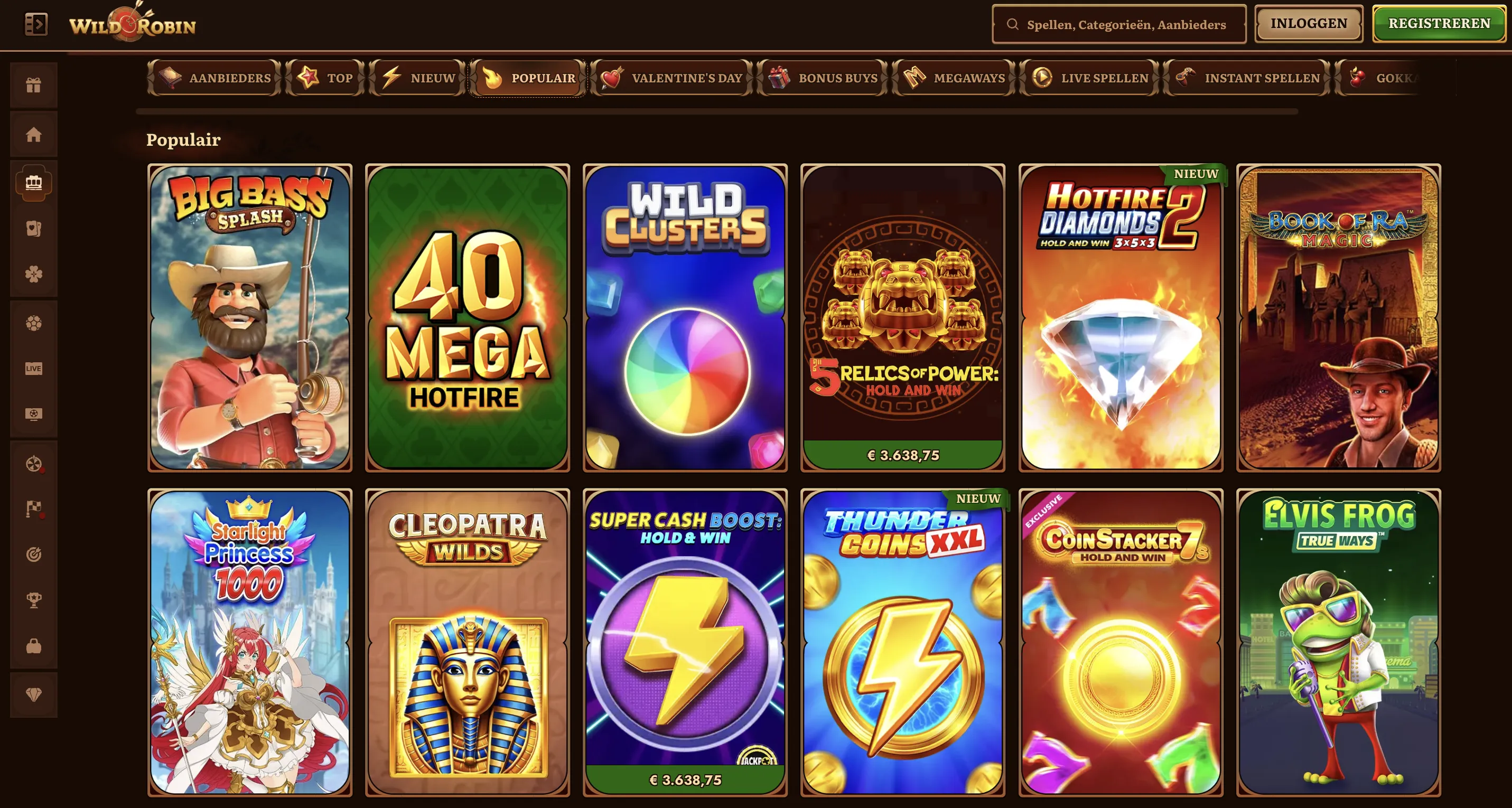1512x808 pixels.
Task: Click the home icon in the sidebar
Action: click(x=34, y=134)
